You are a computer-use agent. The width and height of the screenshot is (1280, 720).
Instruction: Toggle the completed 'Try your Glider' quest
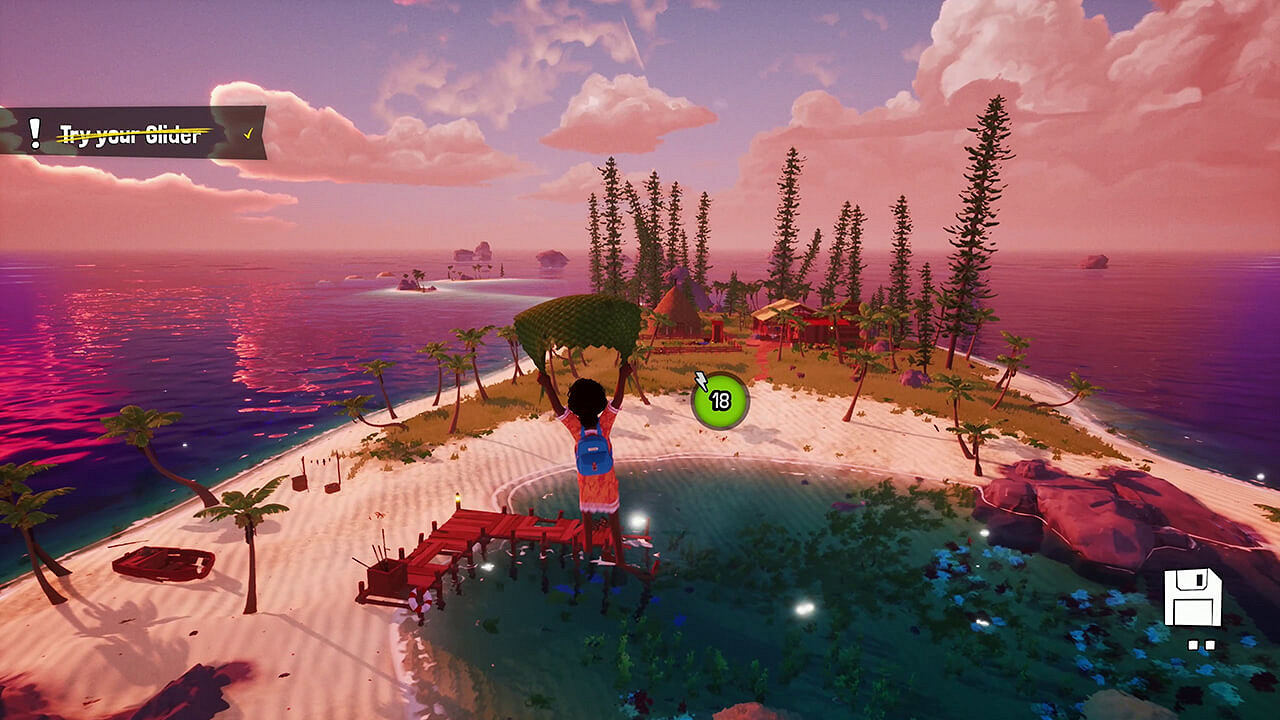(x=130, y=129)
